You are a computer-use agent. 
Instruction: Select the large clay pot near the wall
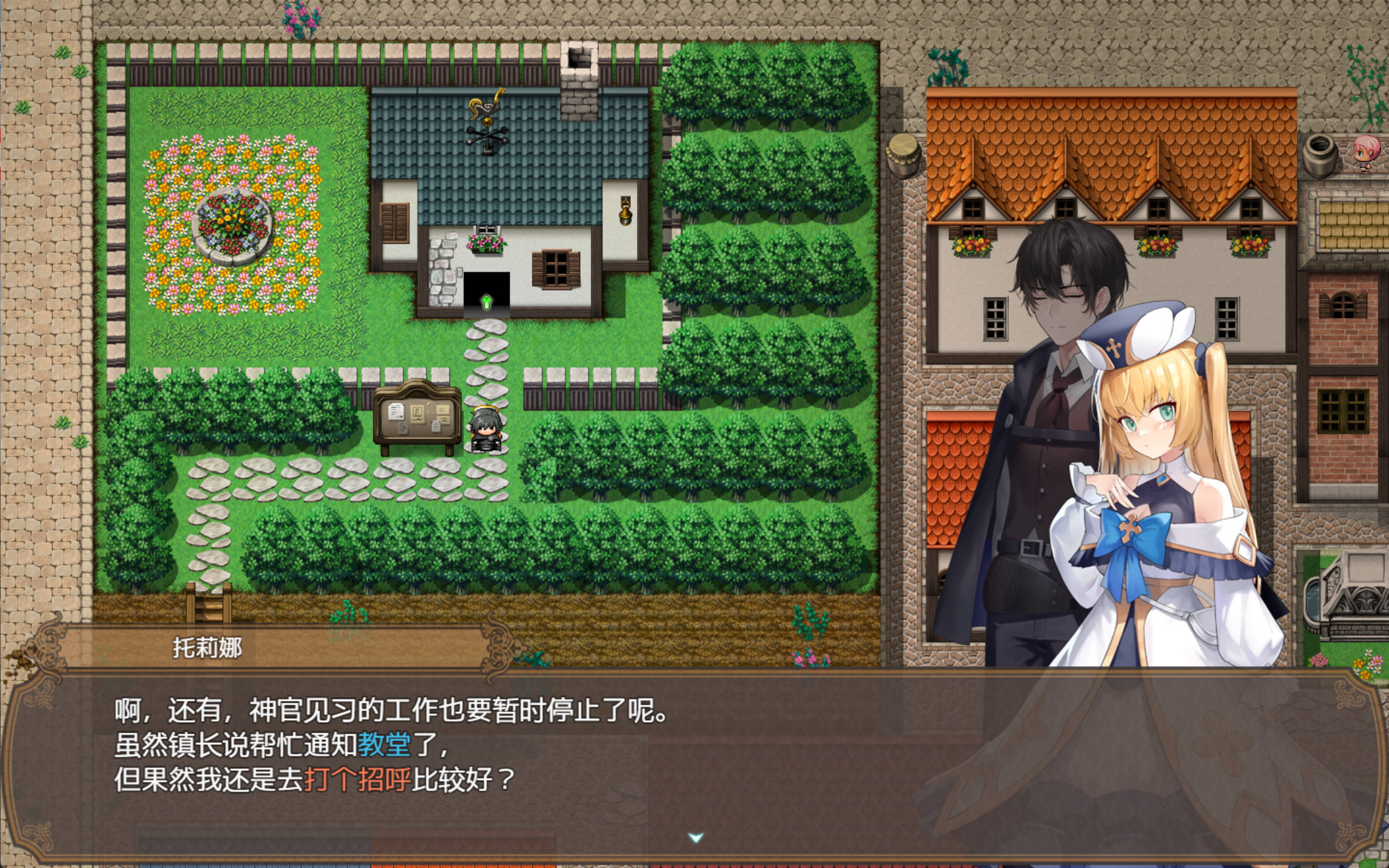pyautogui.click(x=1320, y=156)
